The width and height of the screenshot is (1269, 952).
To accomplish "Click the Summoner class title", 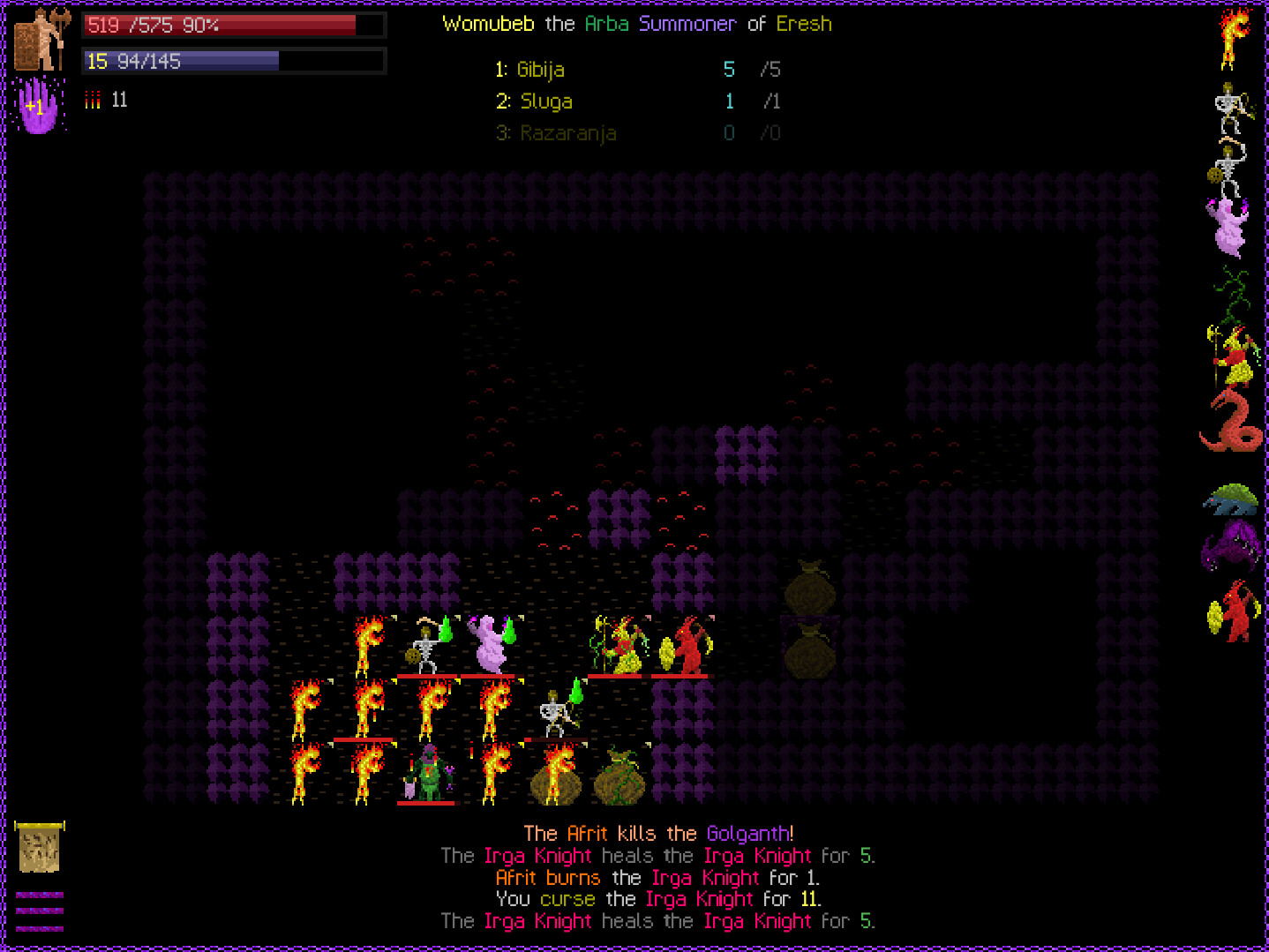I will click(687, 24).
